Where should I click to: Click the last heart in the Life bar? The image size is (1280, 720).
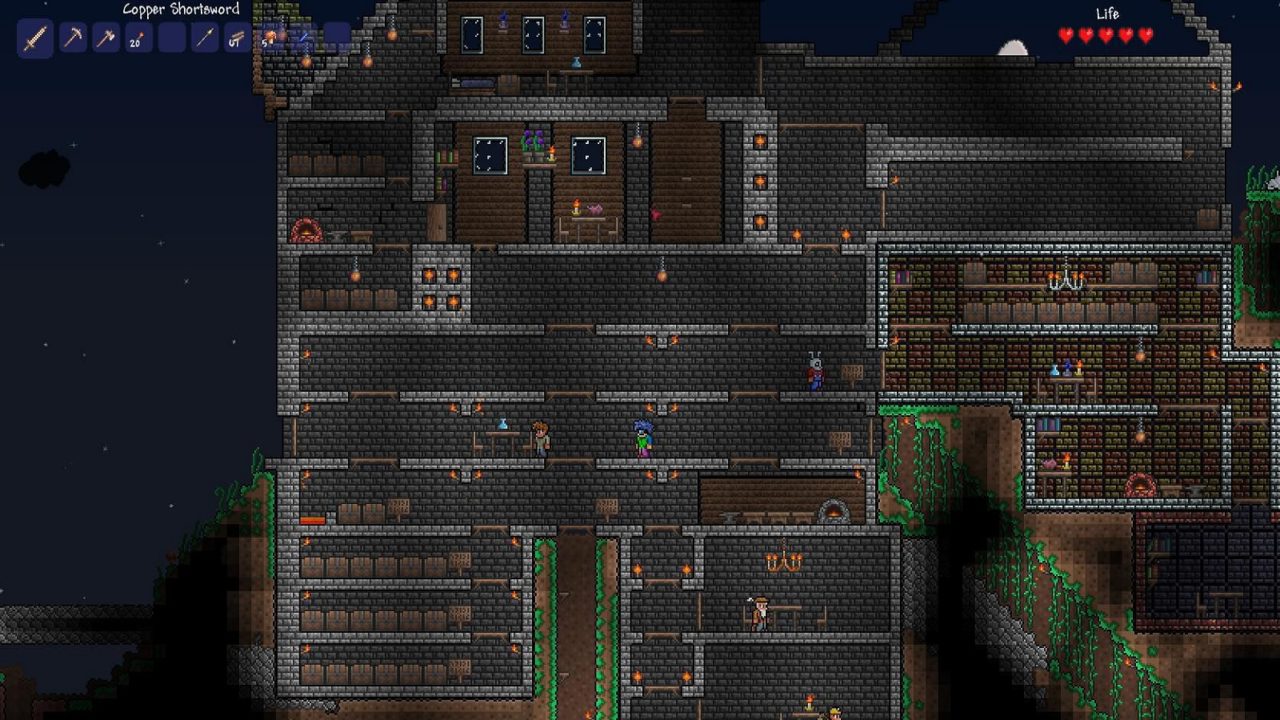[1144, 35]
